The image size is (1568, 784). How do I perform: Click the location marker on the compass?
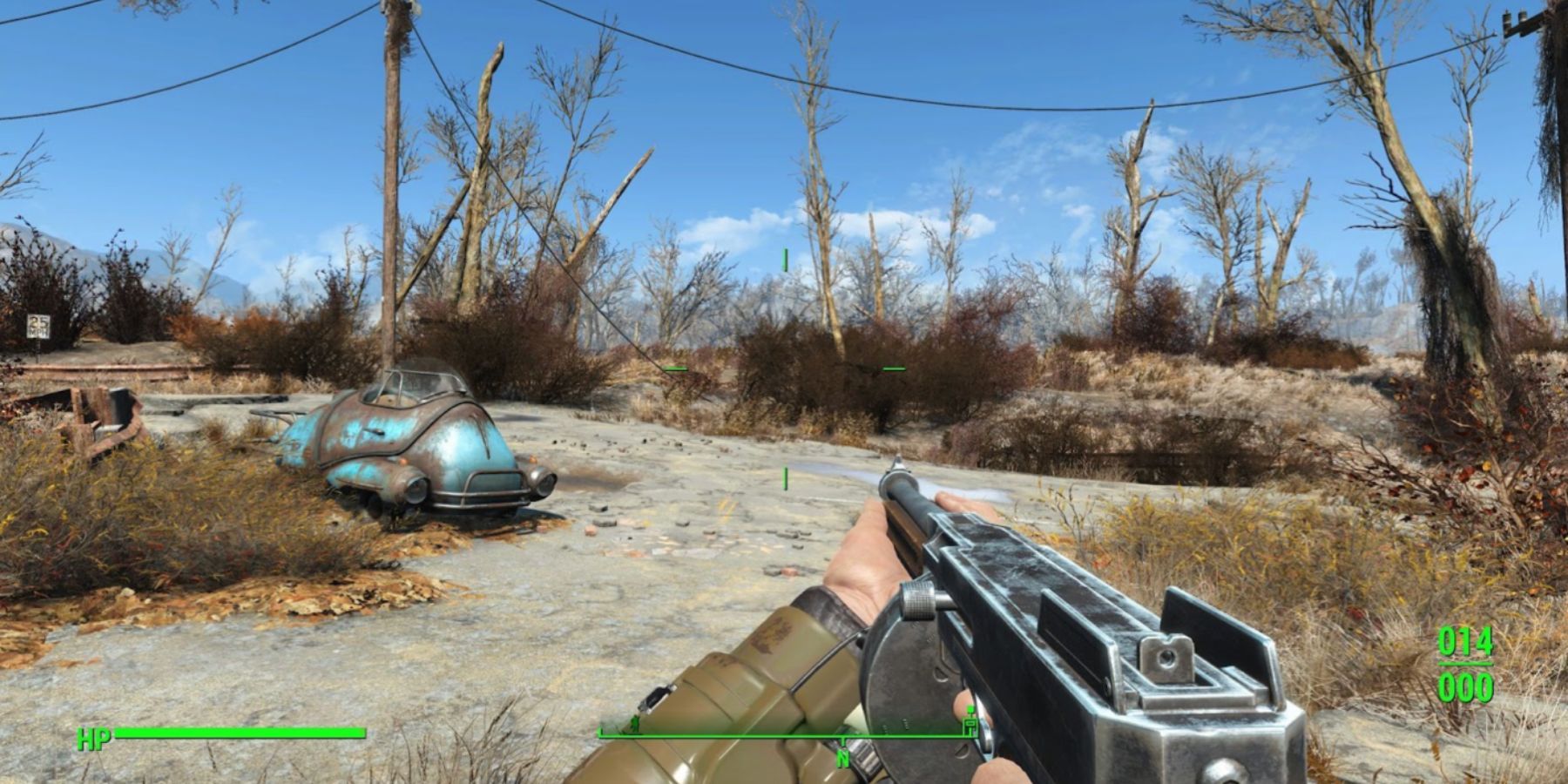pos(970,725)
